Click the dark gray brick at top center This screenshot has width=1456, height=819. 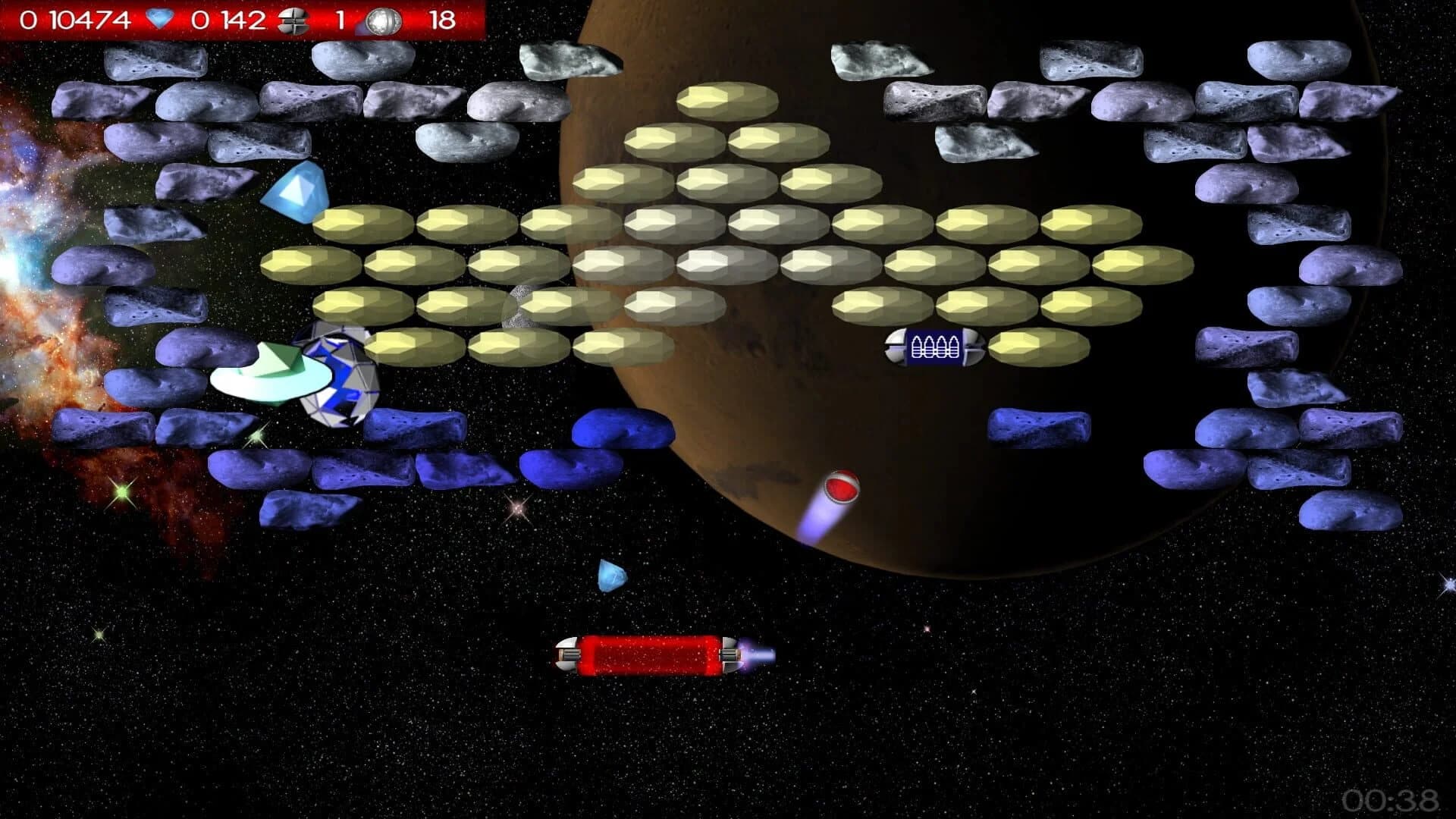pos(567,61)
